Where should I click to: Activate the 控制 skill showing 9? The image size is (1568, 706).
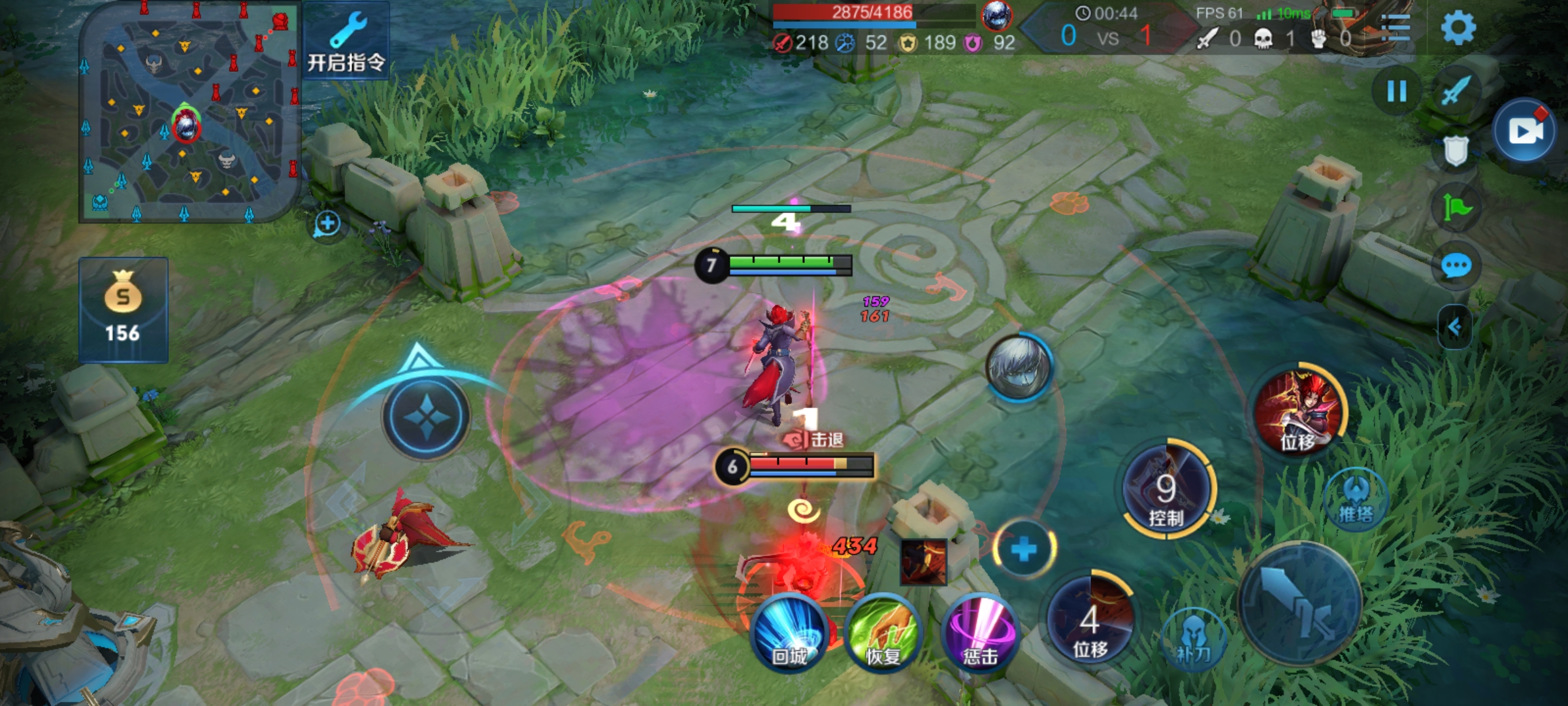(1167, 489)
